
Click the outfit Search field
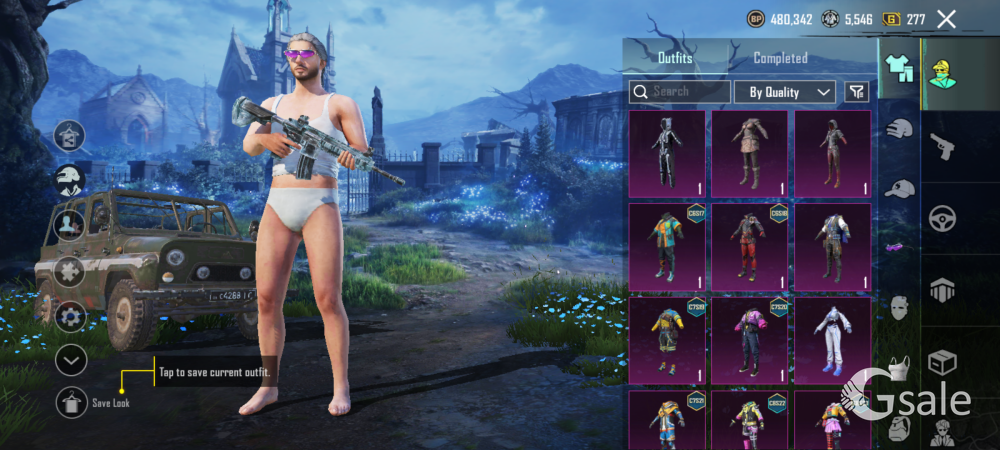click(x=680, y=92)
